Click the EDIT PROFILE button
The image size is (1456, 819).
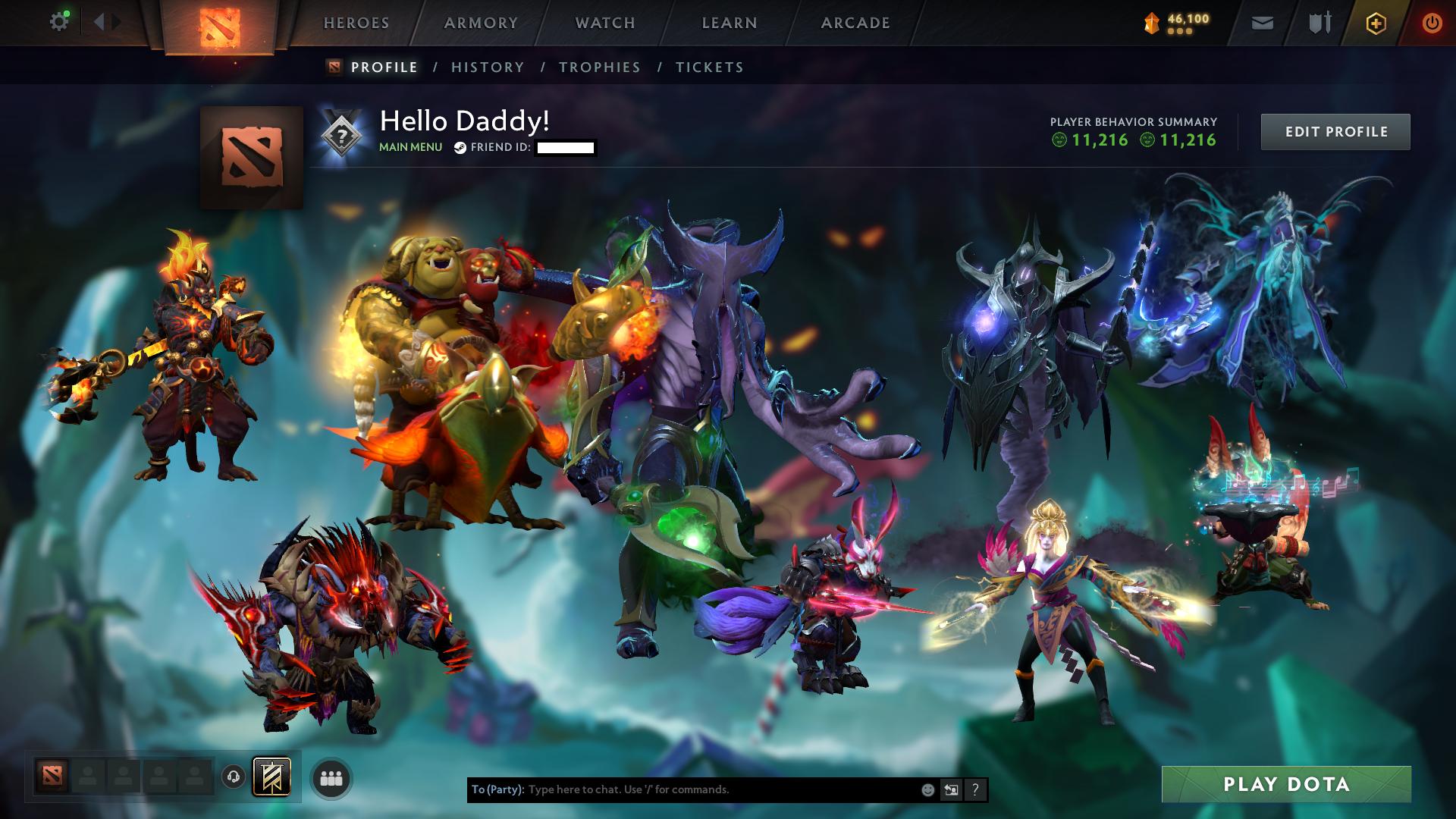[1335, 131]
